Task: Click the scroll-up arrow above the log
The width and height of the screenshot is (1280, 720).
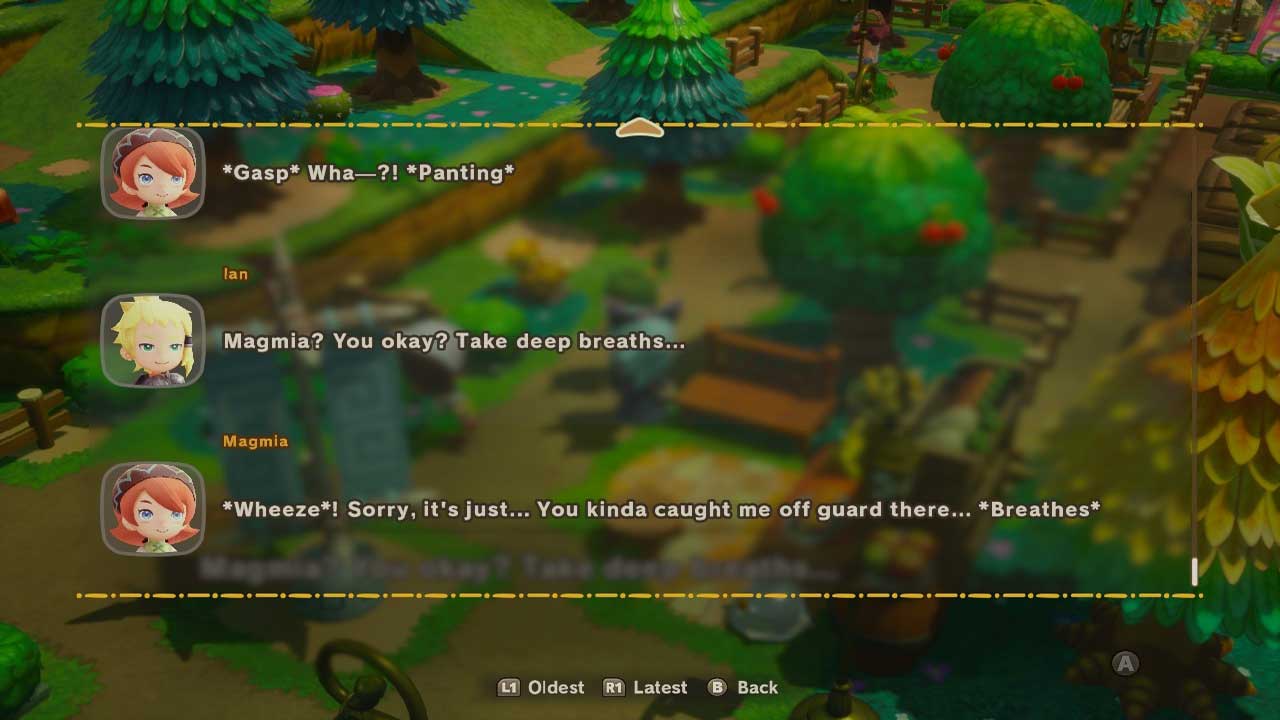Action: tap(640, 129)
